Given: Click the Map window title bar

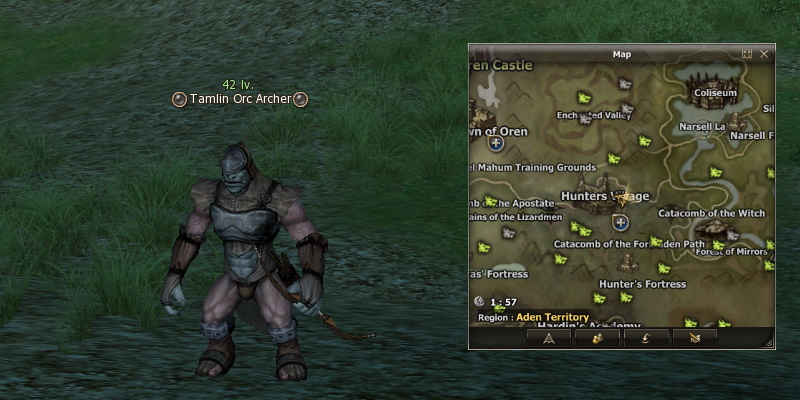Looking at the screenshot, I should (620, 54).
